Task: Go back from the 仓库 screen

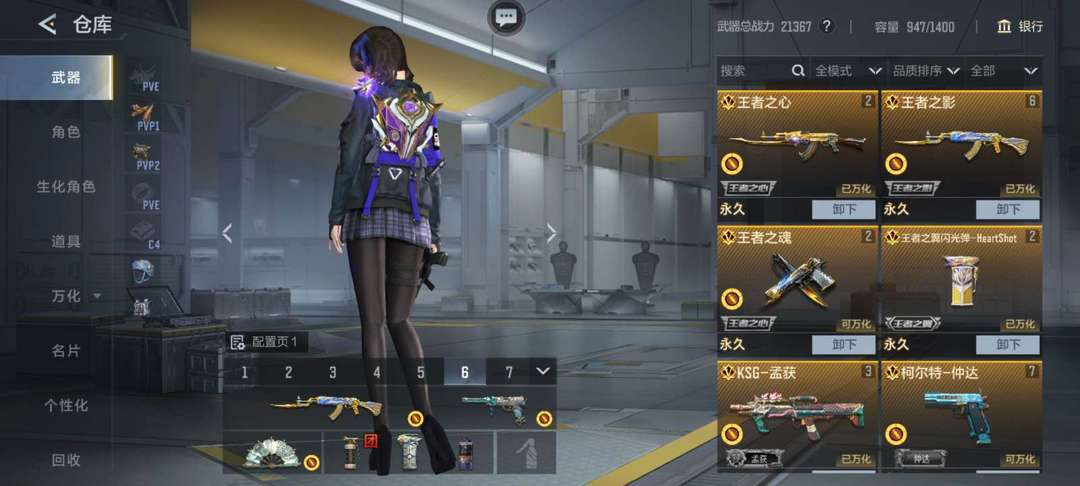Action: [x=47, y=24]
